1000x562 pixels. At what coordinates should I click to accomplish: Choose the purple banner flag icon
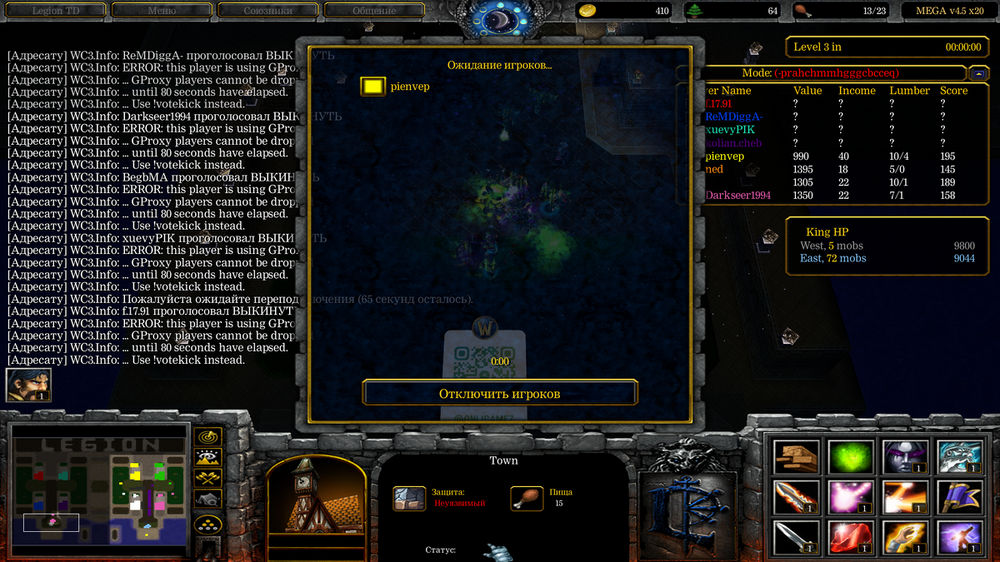pos(956,497)
